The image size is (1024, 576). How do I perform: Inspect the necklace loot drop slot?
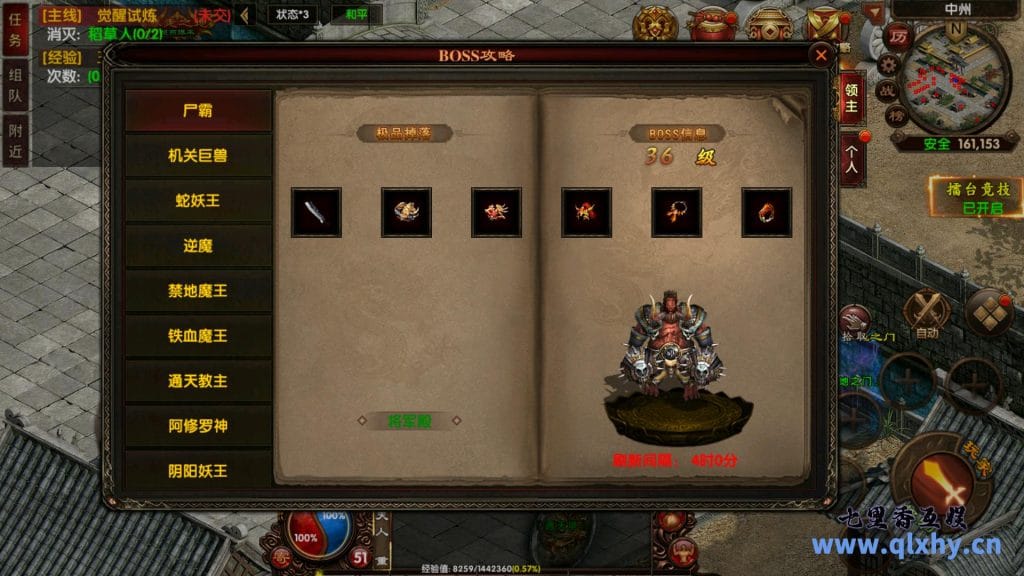click(x=676, y=212)
